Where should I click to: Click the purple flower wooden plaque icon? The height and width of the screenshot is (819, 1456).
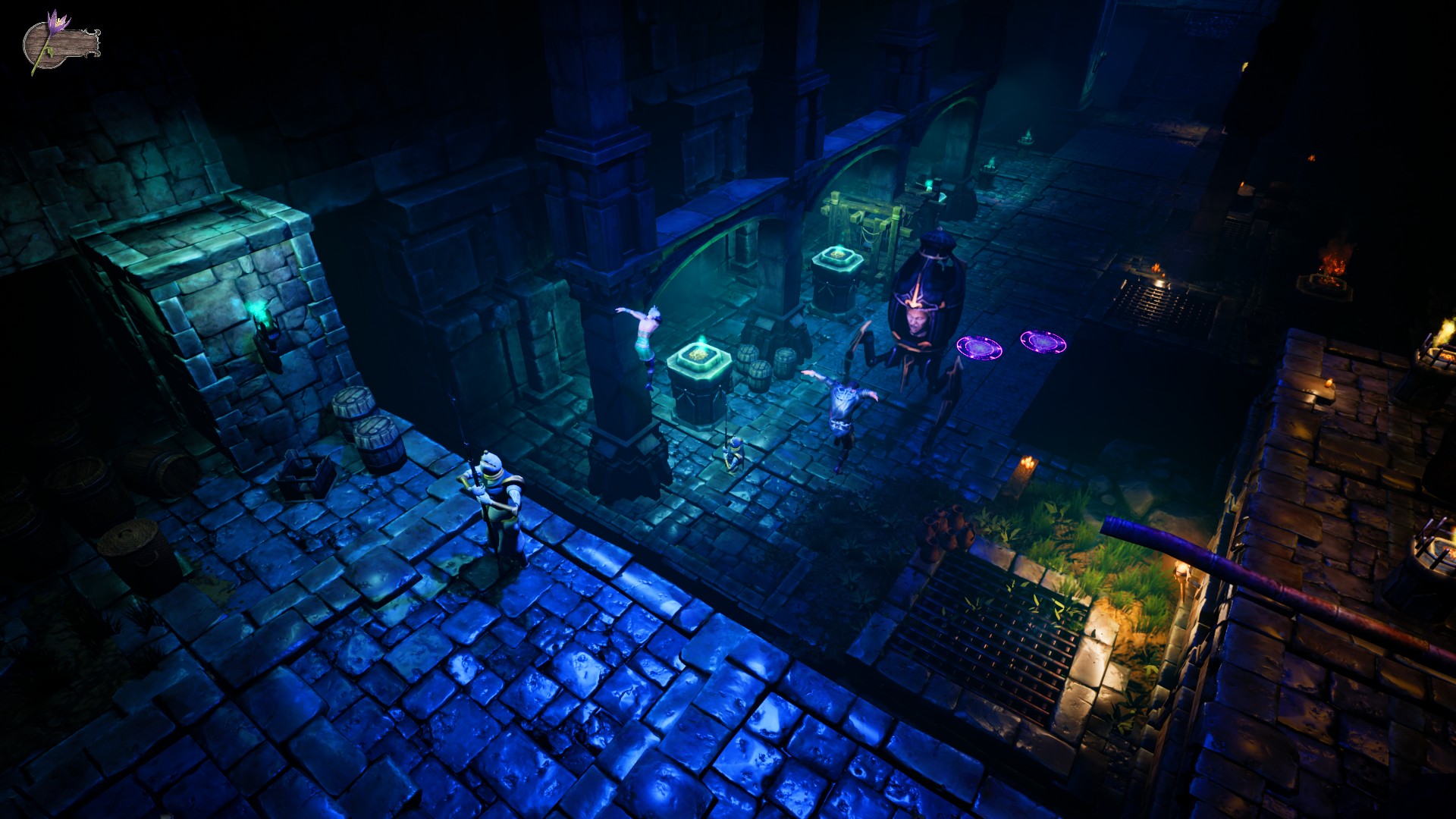pos(59,44)
